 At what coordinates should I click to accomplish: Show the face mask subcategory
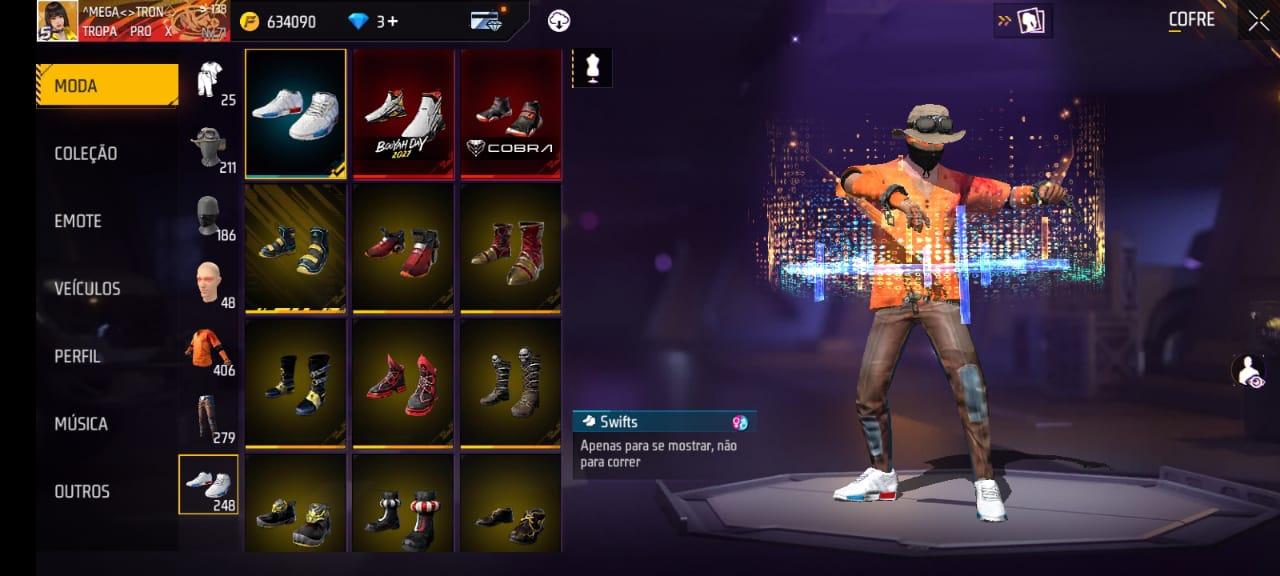pos(209,215)
